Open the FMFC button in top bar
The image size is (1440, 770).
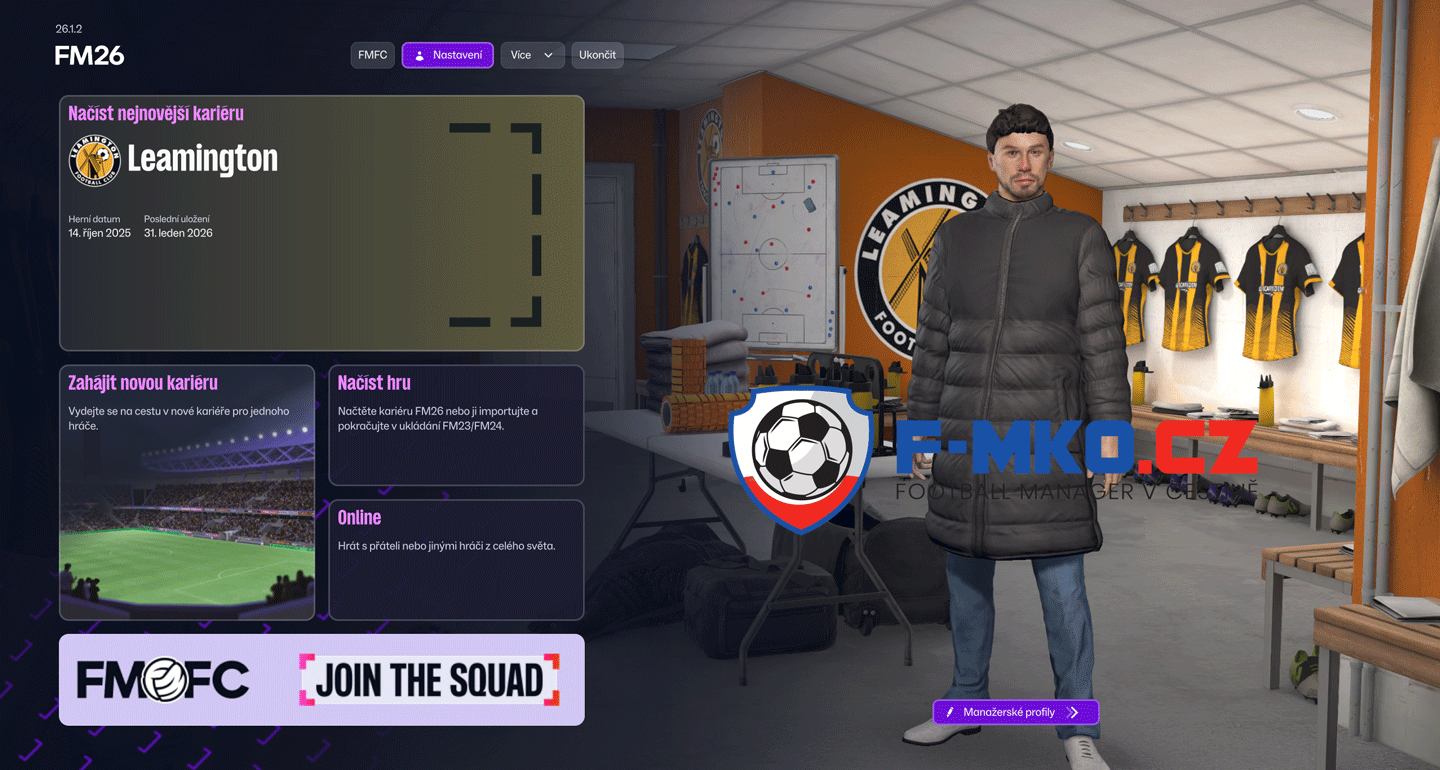click(x=372, y=55)
